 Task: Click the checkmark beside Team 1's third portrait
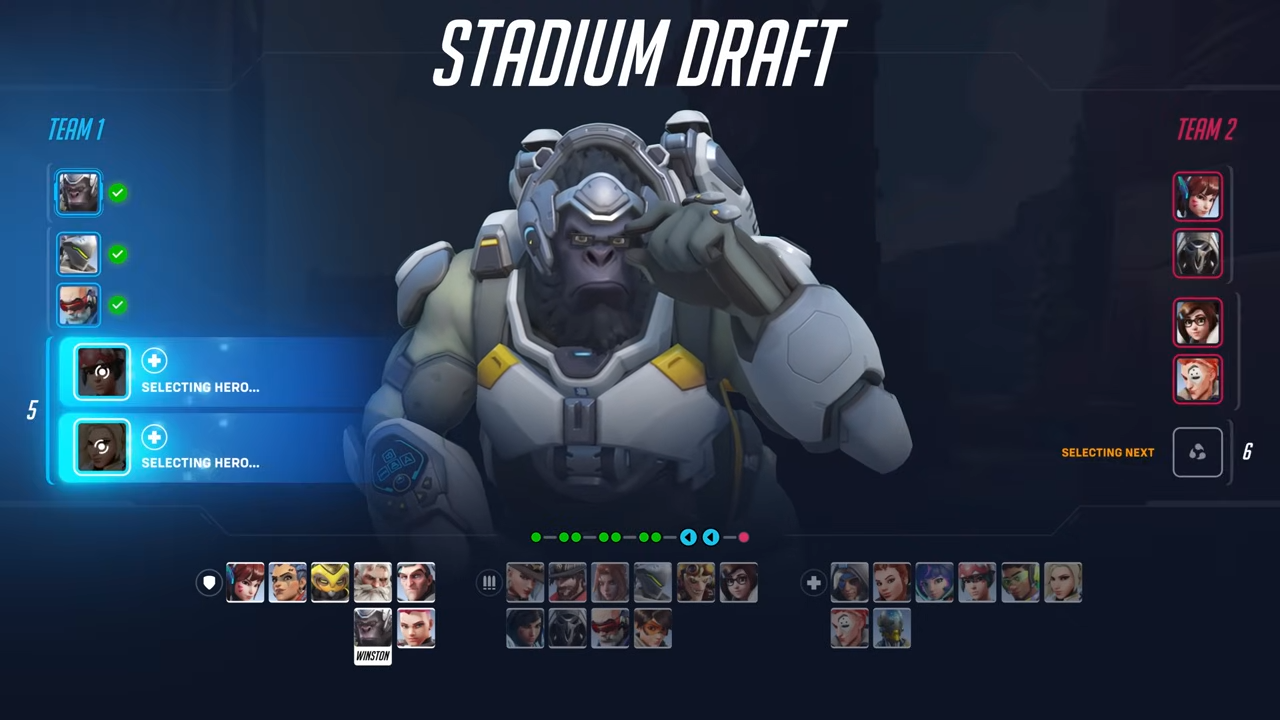(118, 305)
